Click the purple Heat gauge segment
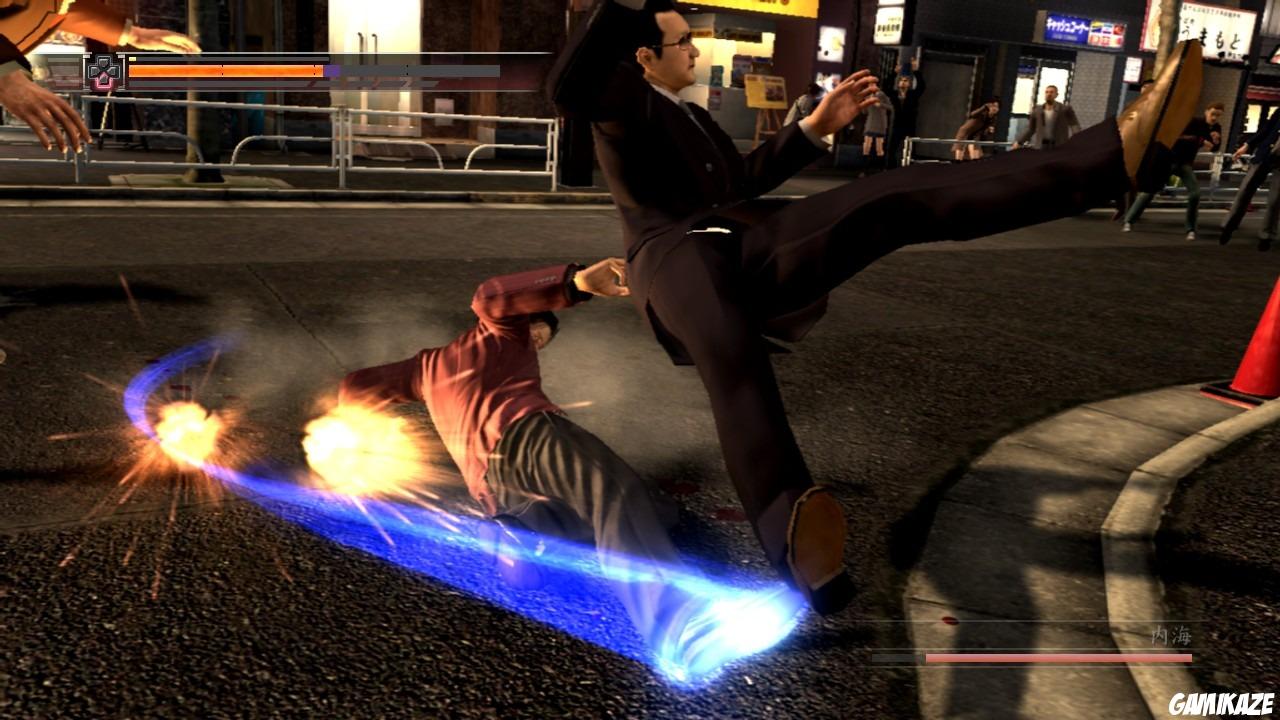This screenshot has height=720, width=1280. click(x=331, y=70)
